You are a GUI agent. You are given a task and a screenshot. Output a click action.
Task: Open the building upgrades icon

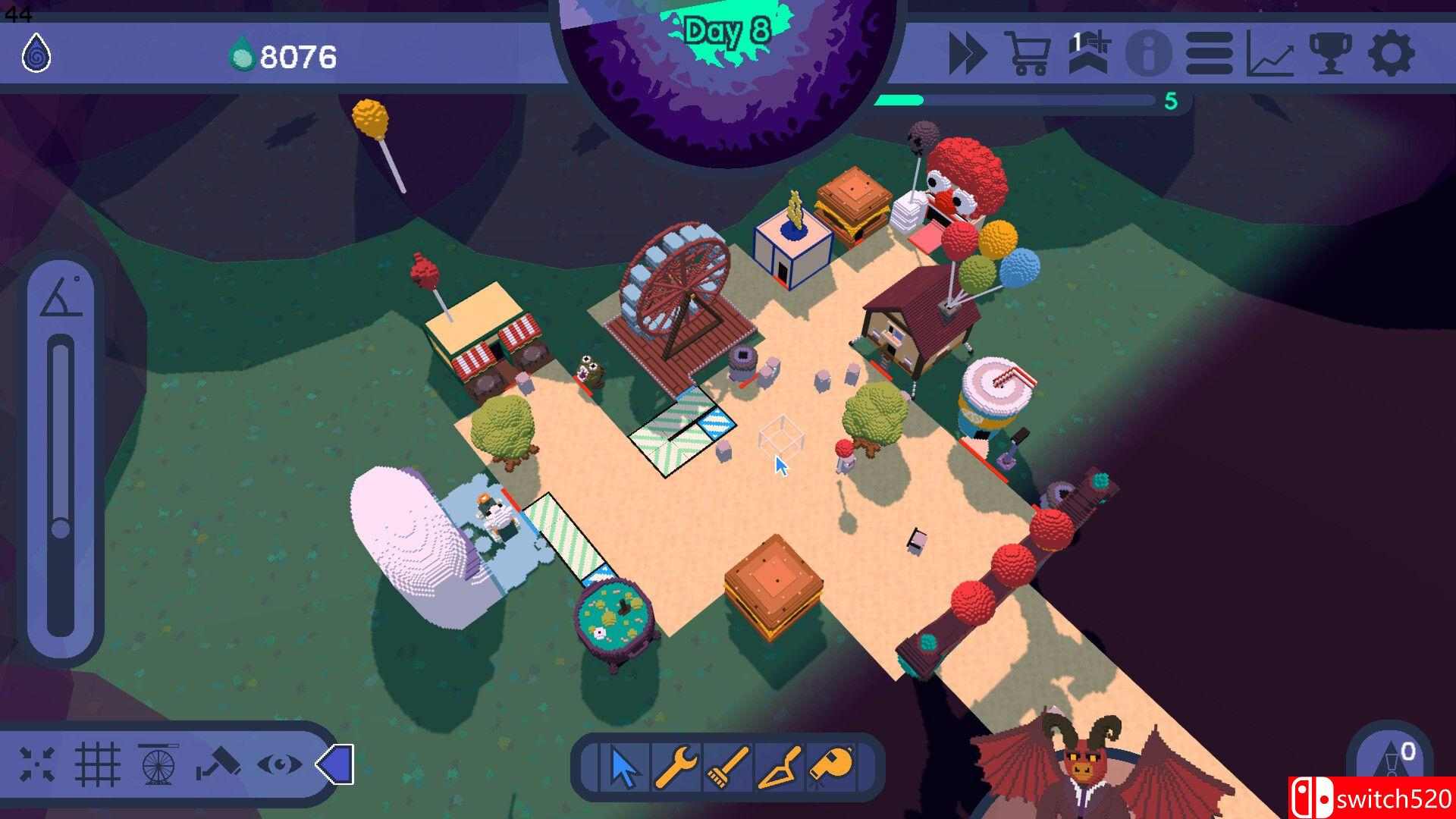(x=1089, y=53)
